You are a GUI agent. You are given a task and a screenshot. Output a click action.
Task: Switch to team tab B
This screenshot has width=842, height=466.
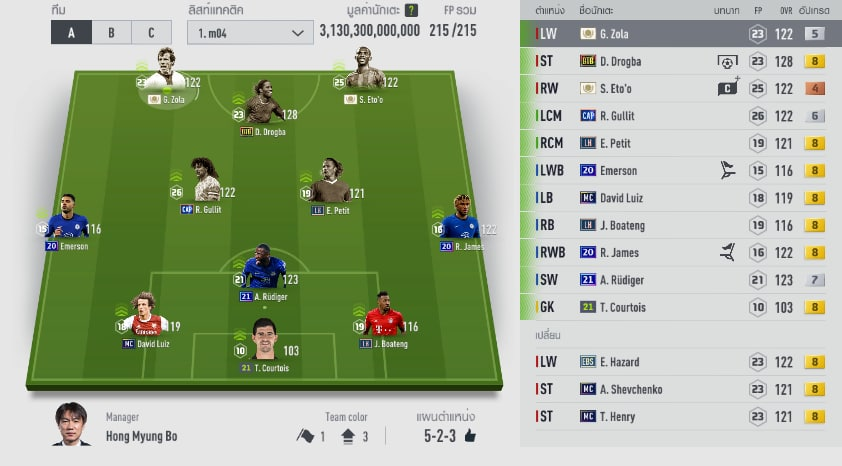point(111,32)
